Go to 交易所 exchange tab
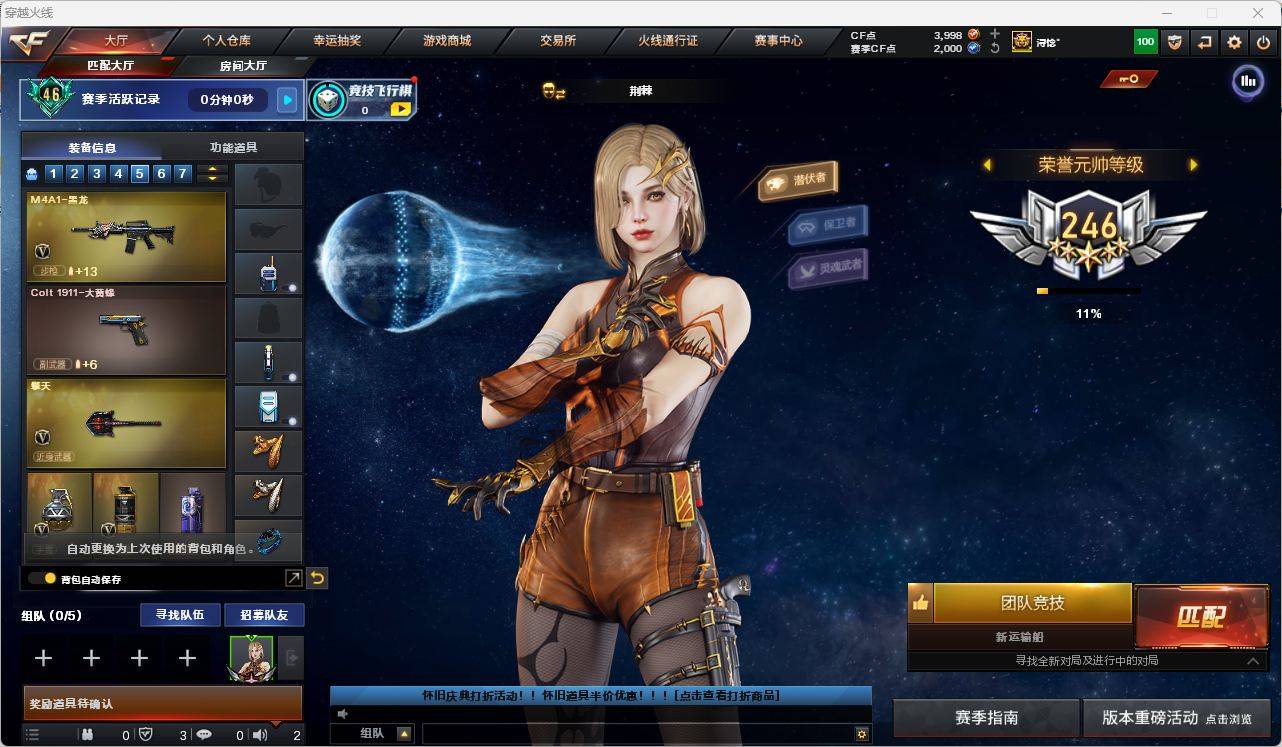The image size is (1282, 747). coord(557,41)
